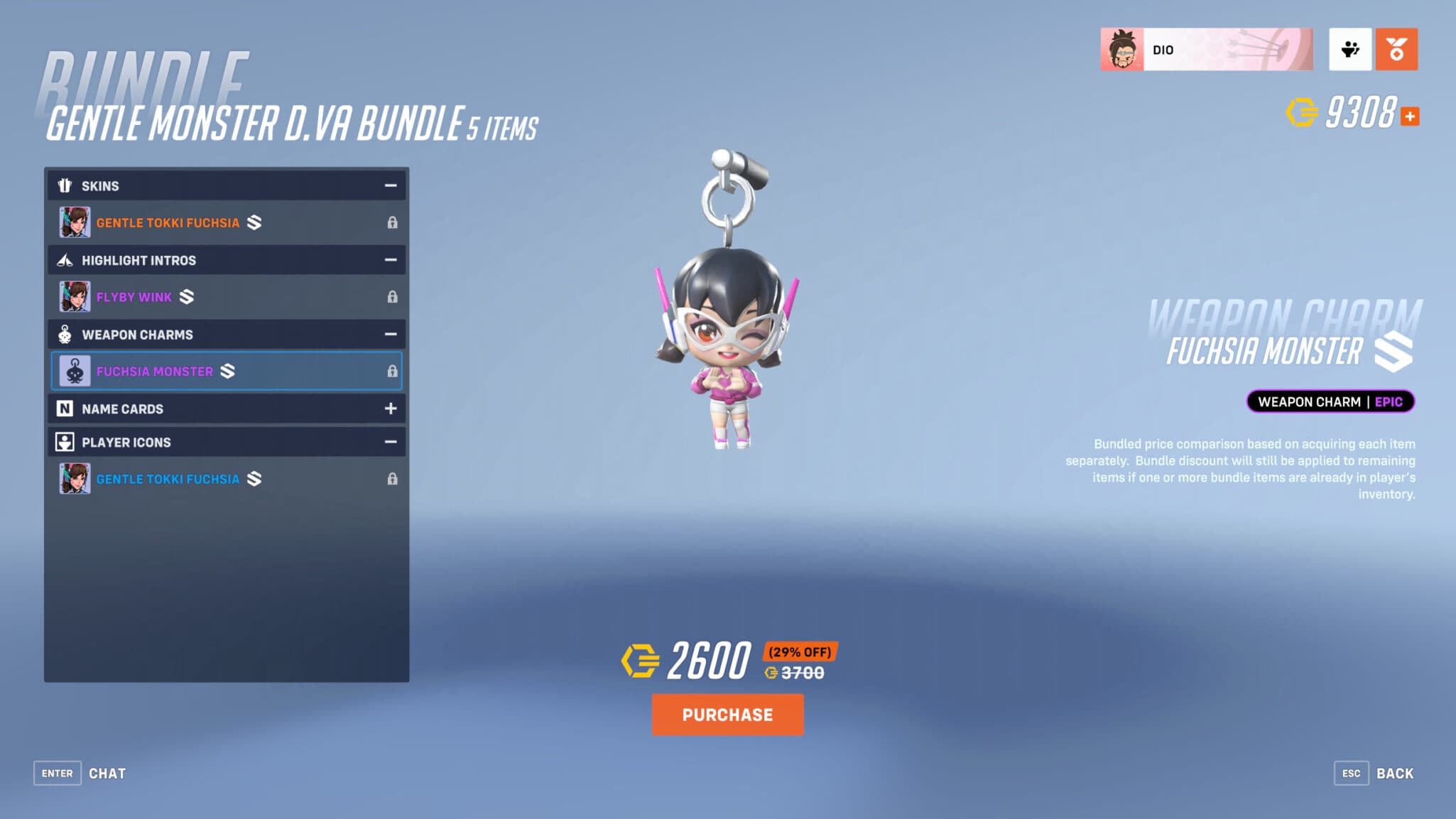This screenshot has height=819, width=1456.
Task: Click Back to exit the bundle screen
Action: click(x=1395, y=773)
